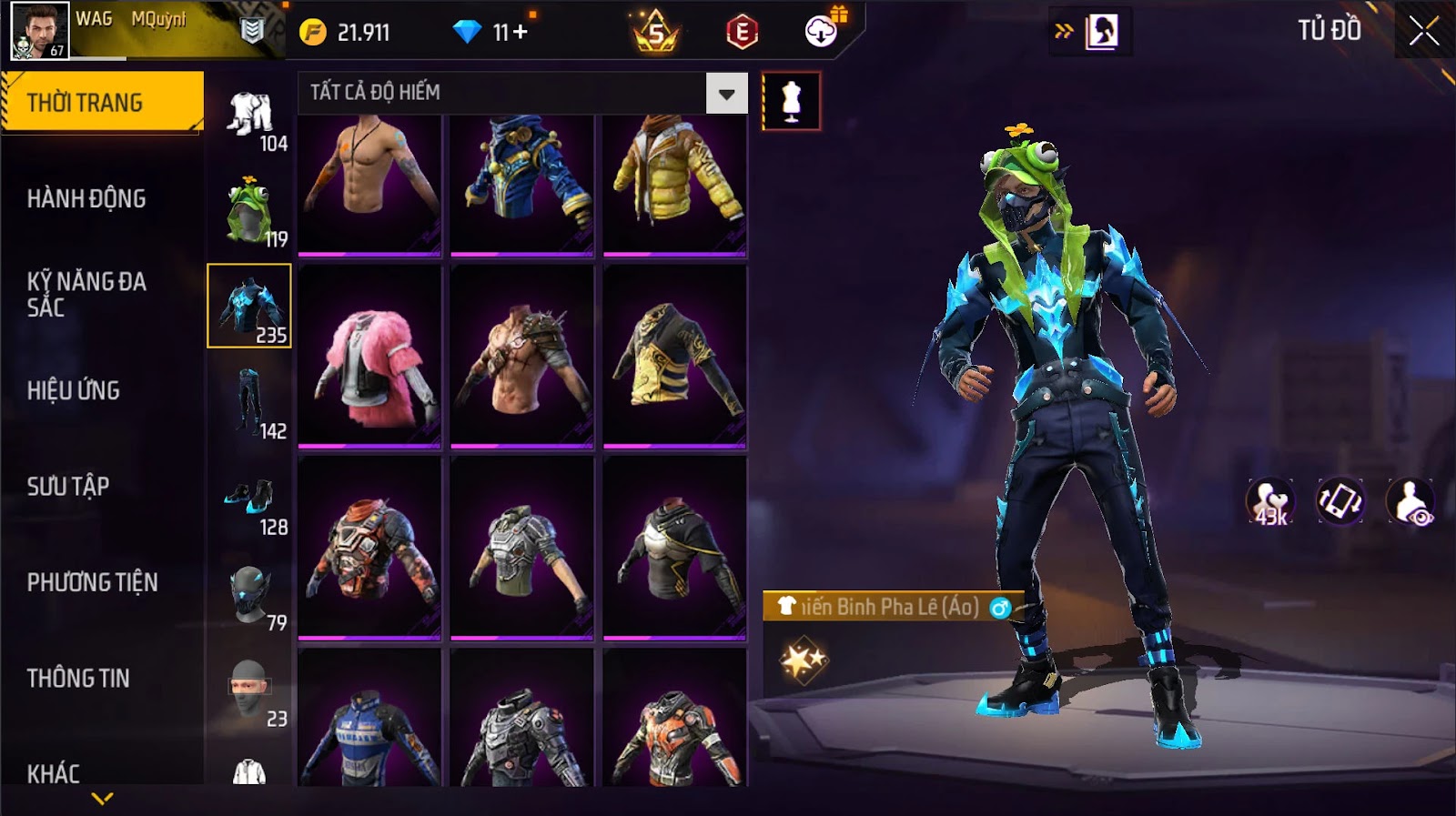Click the mannequin outfit preview button
1456x816 pixels.
point(791,101)
